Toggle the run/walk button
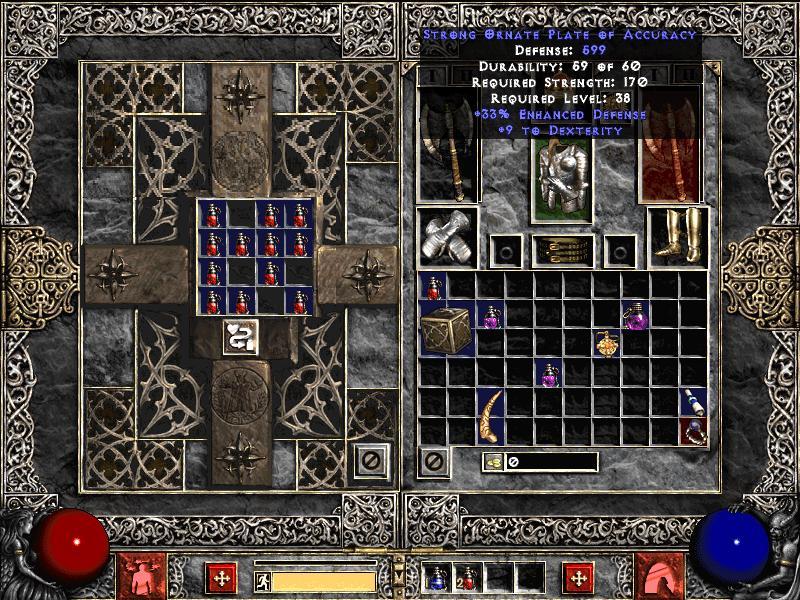 (x=260, y=579)
